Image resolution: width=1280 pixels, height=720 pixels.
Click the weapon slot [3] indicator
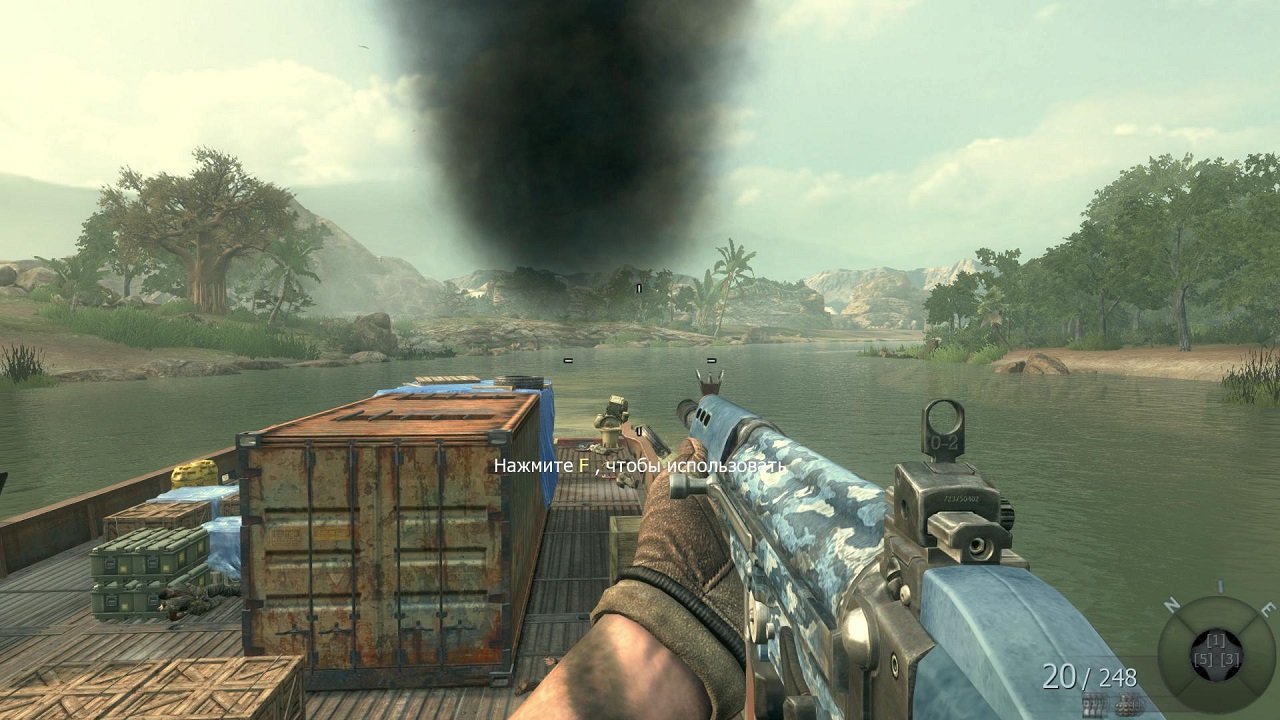click(1230, 659)
